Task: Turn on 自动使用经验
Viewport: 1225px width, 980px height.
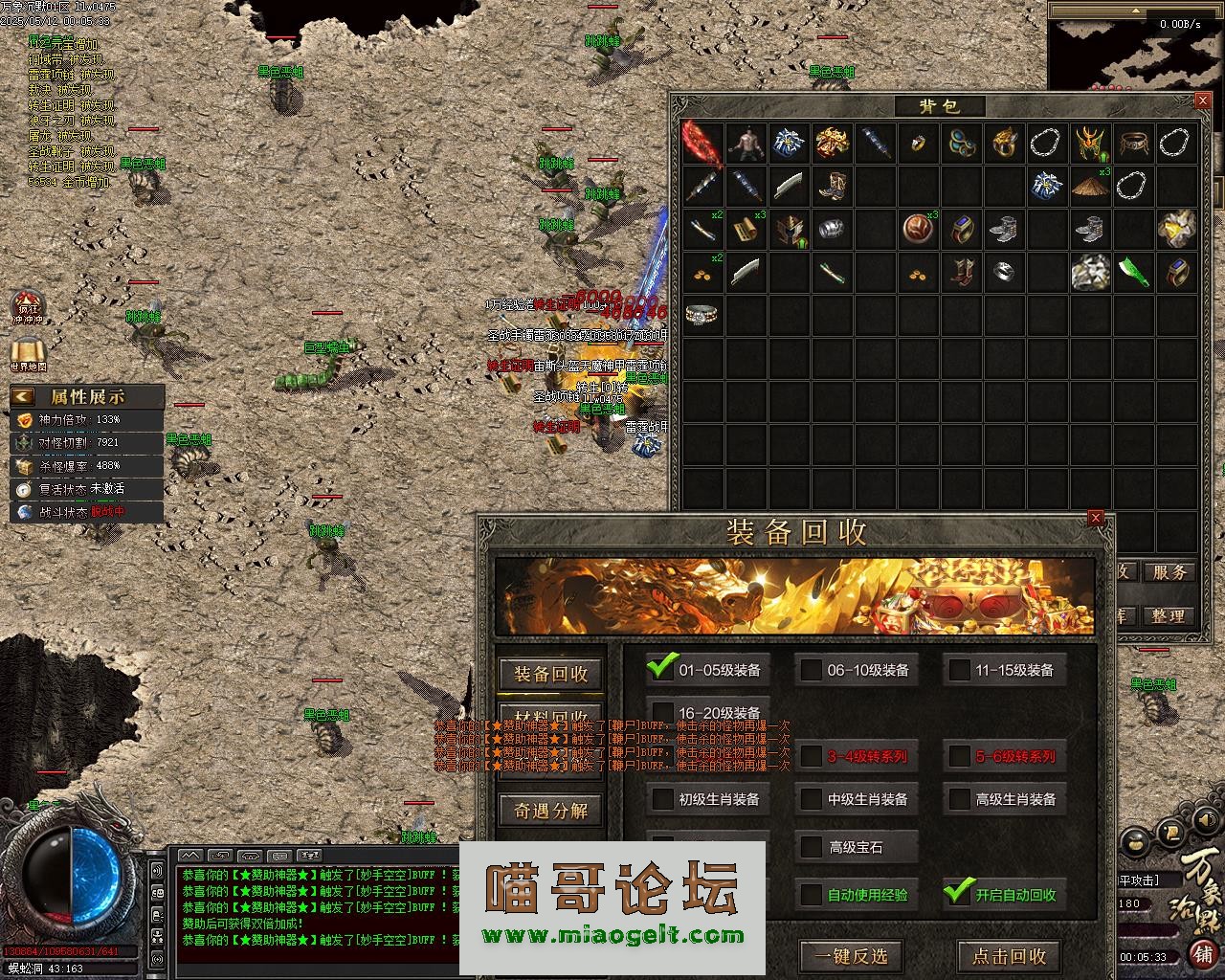Action: coord(811,895)
